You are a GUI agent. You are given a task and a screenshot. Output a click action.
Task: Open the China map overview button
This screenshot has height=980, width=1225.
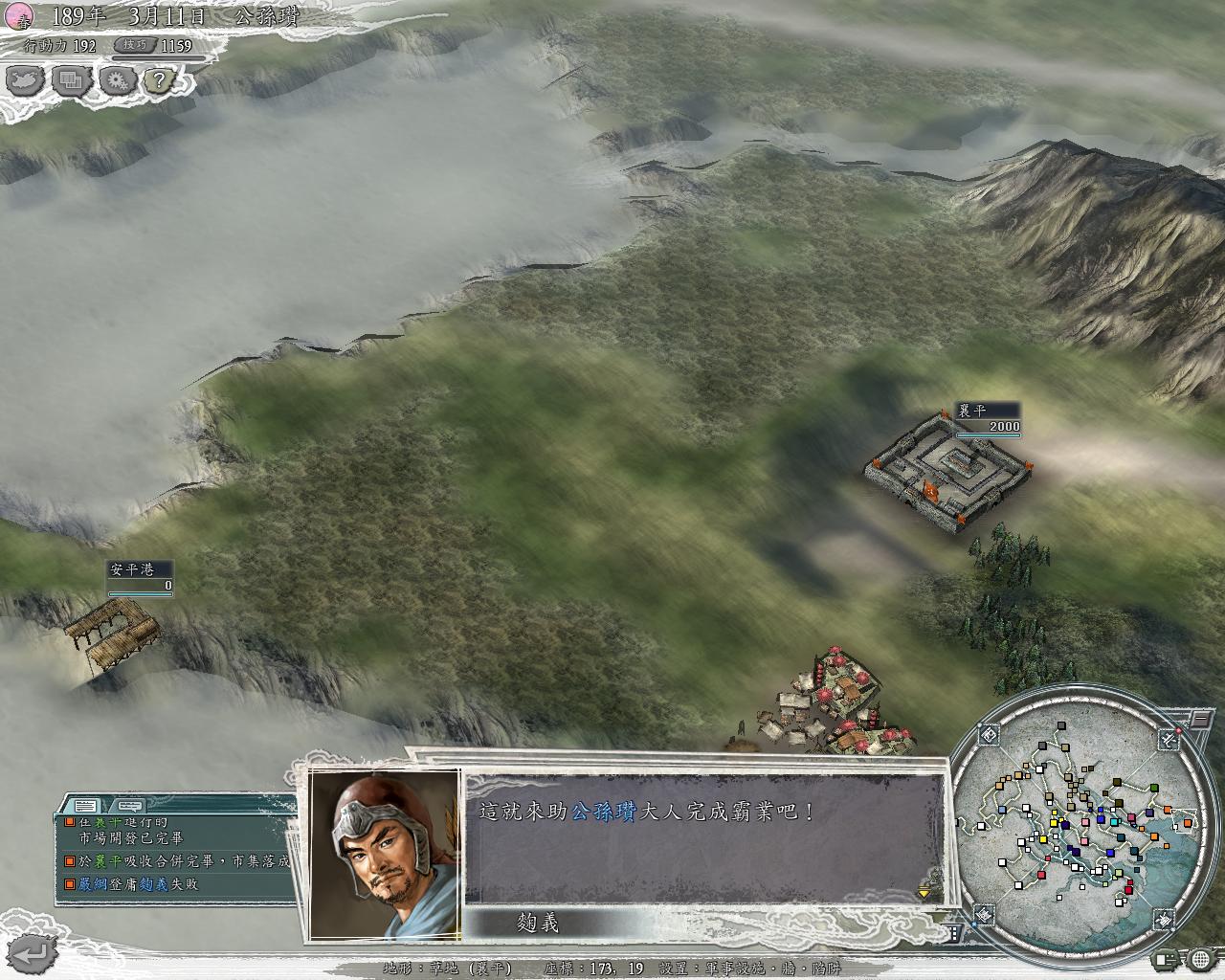pos(26,80)
